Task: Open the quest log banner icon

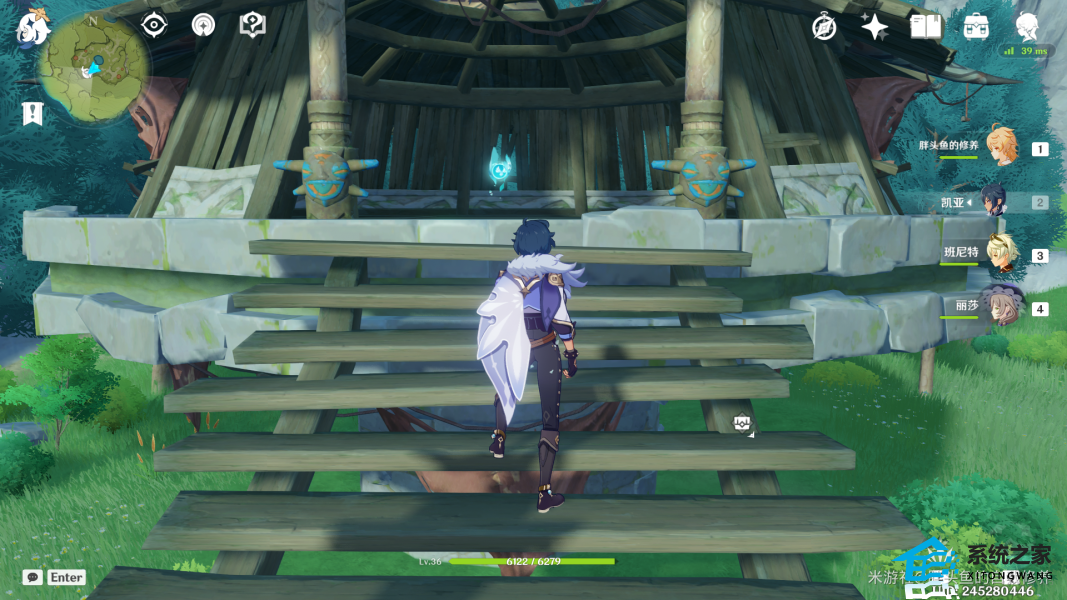Action: click(x=32, y=114)
